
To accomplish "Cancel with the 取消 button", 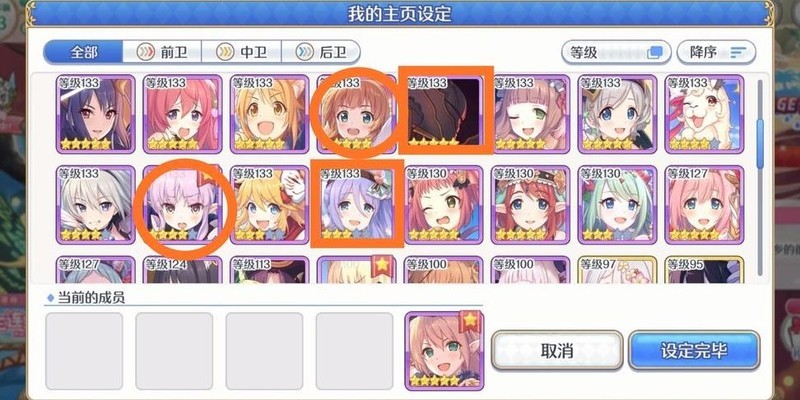I will (556, 351).
